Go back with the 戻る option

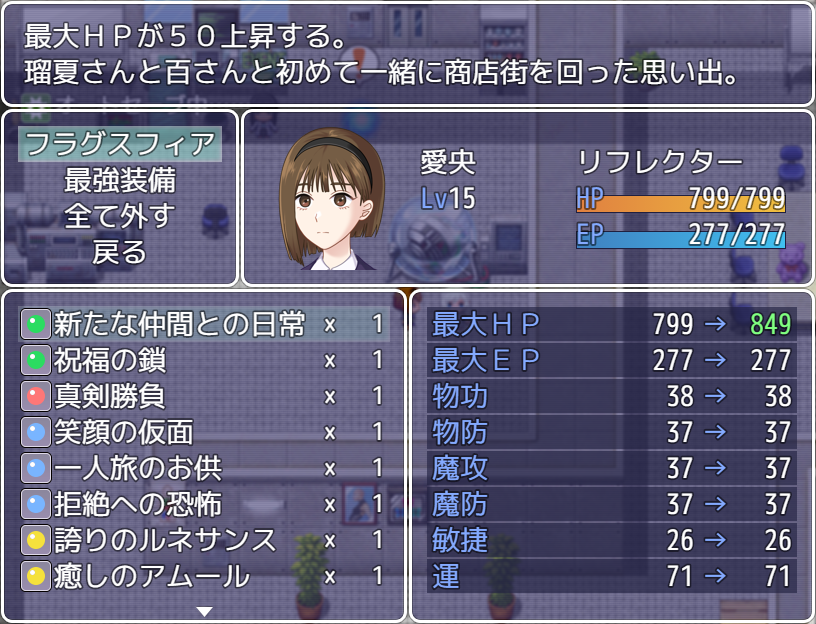tap(120, 252)
